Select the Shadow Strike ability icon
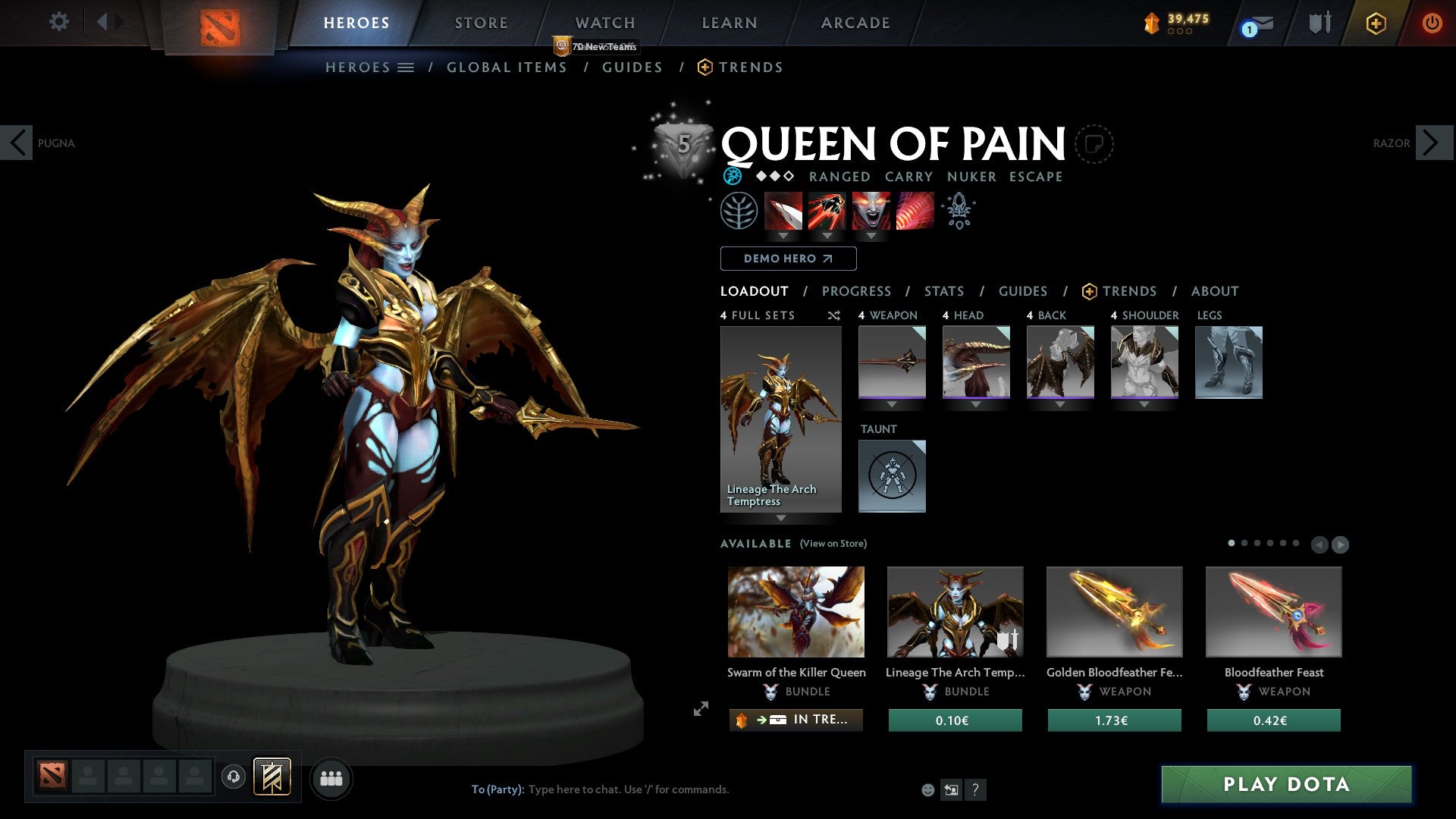The image size is (1456, 819). (782, 211)
